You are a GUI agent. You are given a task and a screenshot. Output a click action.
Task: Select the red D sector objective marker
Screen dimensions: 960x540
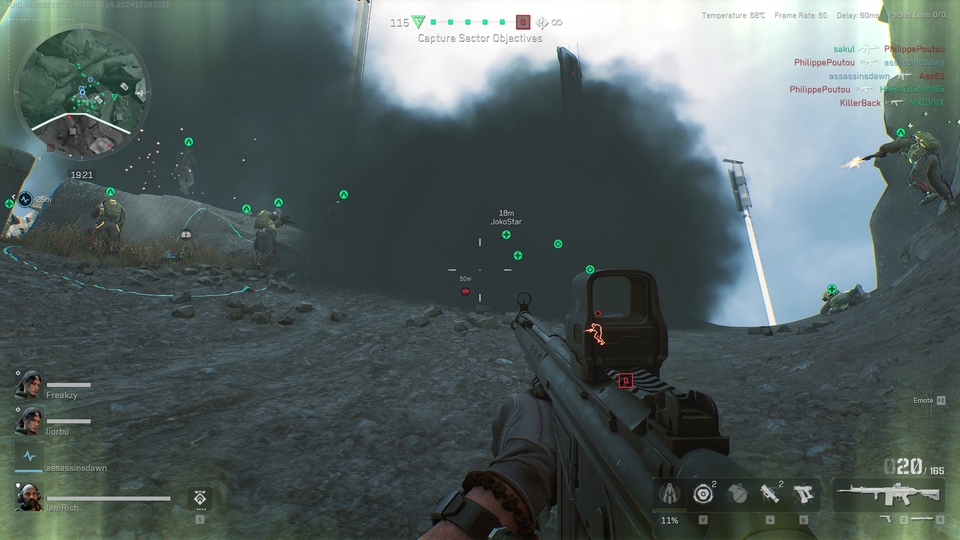[523, 22]
